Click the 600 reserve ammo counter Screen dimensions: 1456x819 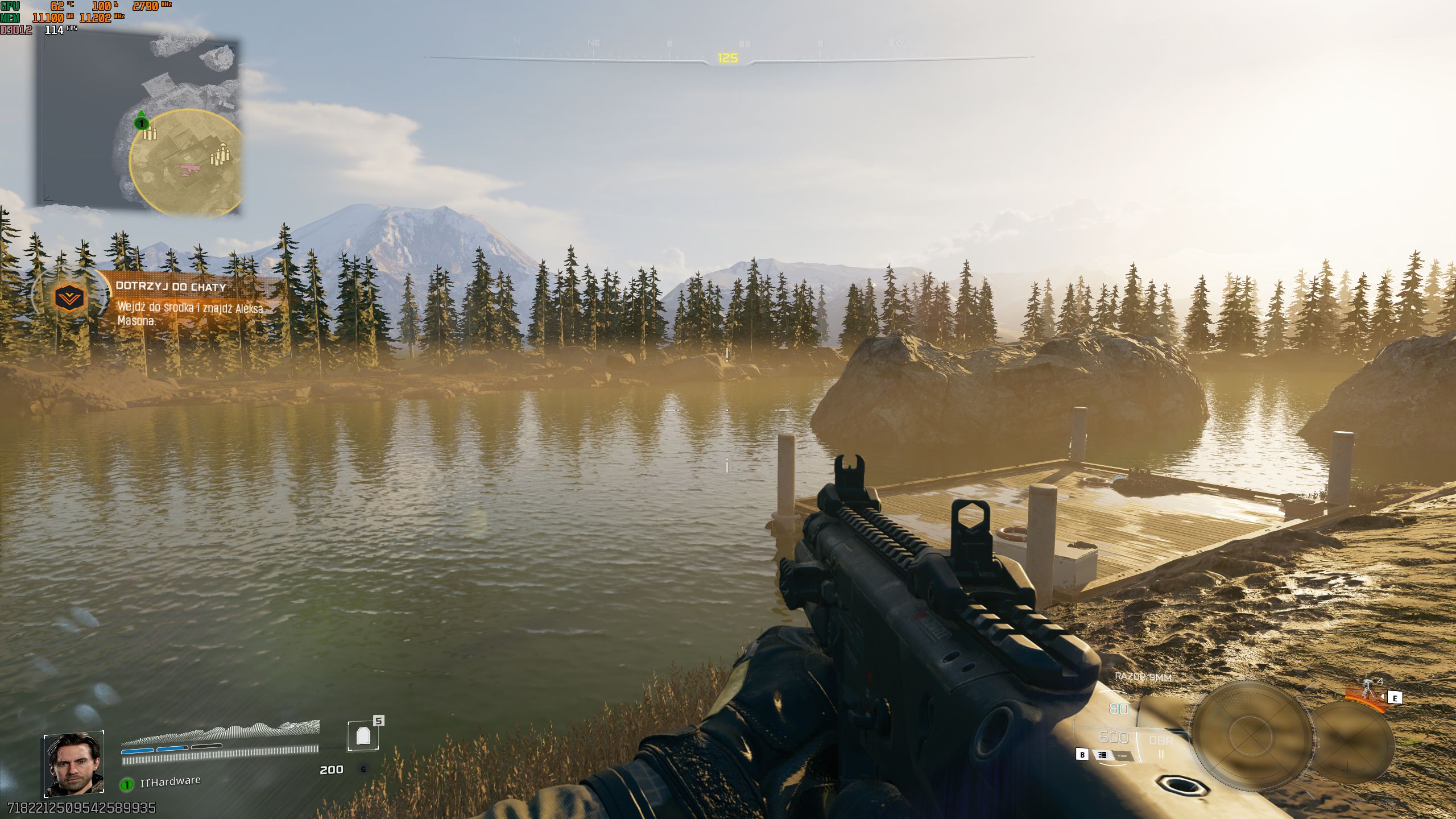coord(1113,738)
